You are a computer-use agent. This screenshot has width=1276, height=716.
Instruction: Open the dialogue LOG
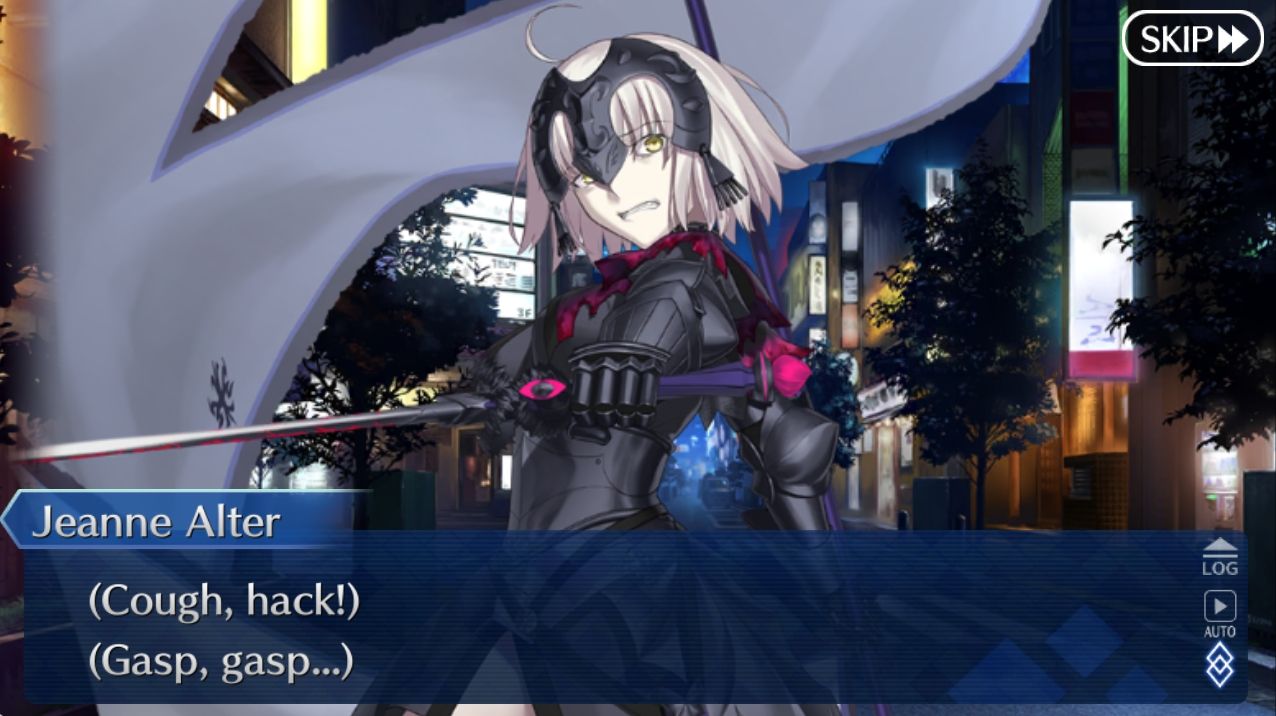(x=1219, y=556)
